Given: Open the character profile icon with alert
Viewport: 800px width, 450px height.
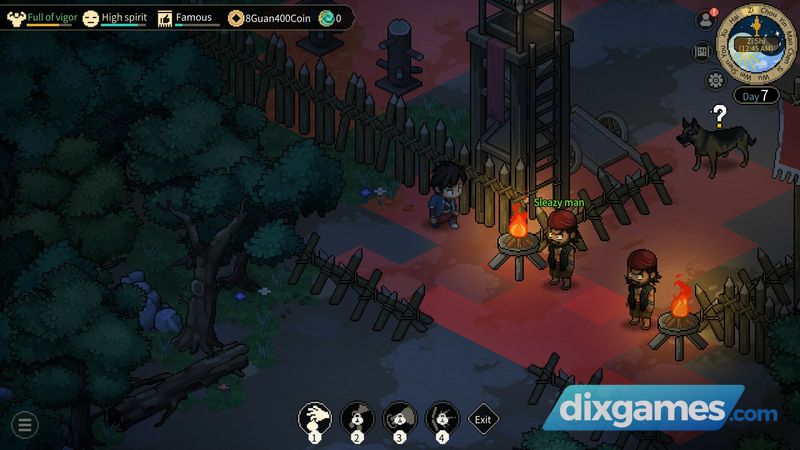Looking at the screenshot, I should (705, 20).
